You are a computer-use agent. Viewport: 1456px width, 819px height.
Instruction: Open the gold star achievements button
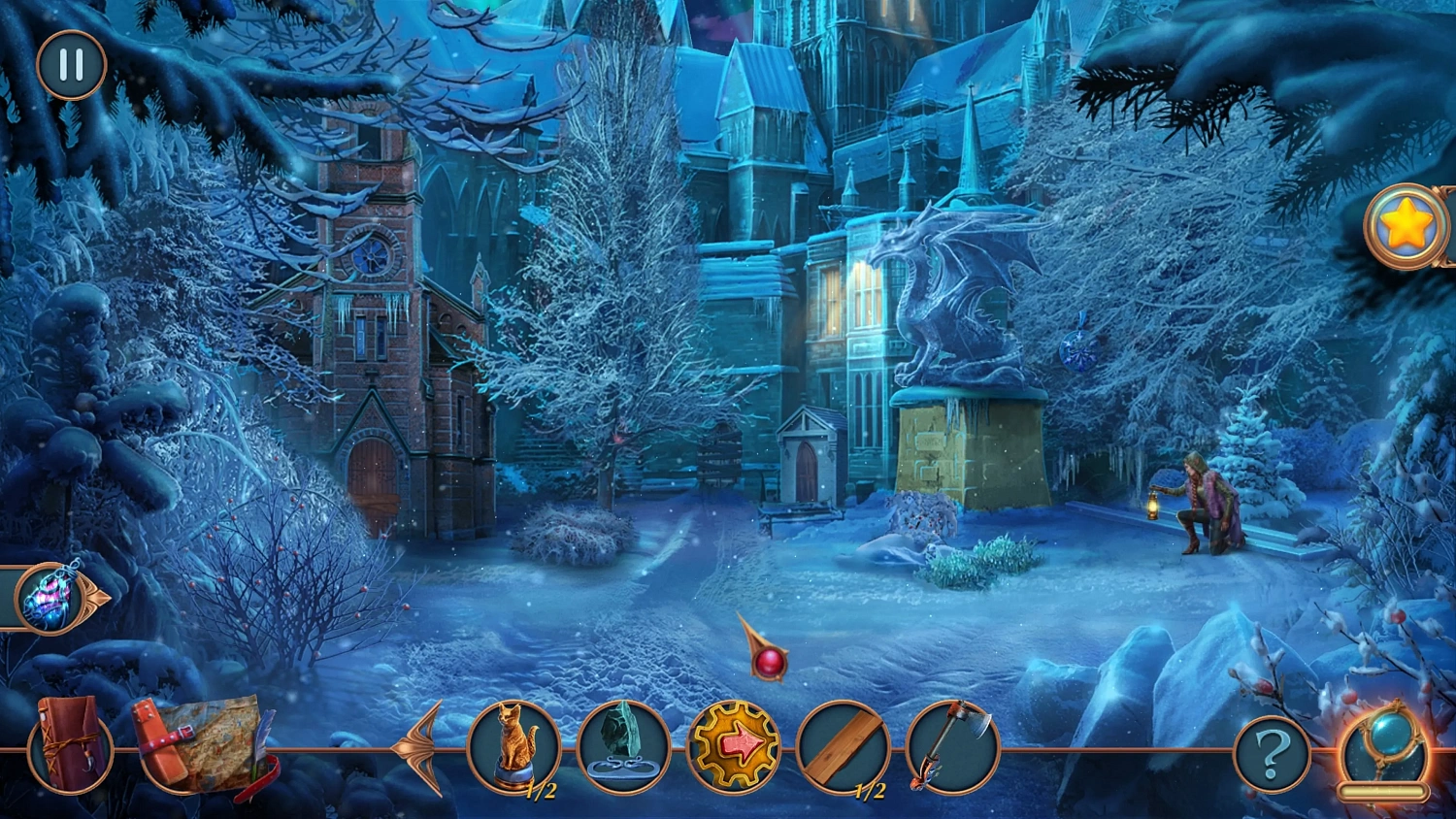pos(1406,227)
